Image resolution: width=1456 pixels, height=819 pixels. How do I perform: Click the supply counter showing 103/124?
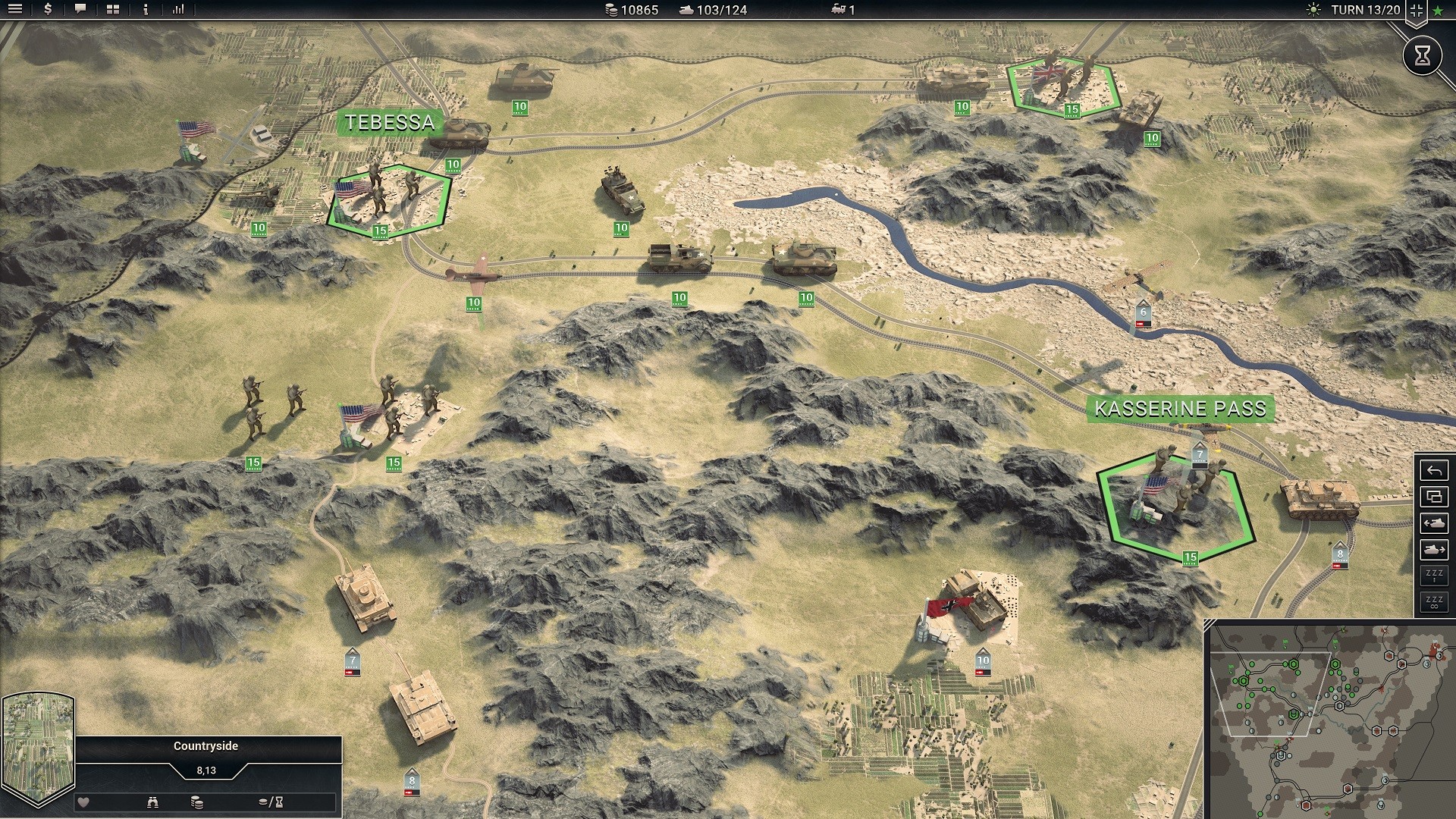(x=713, y=10)
